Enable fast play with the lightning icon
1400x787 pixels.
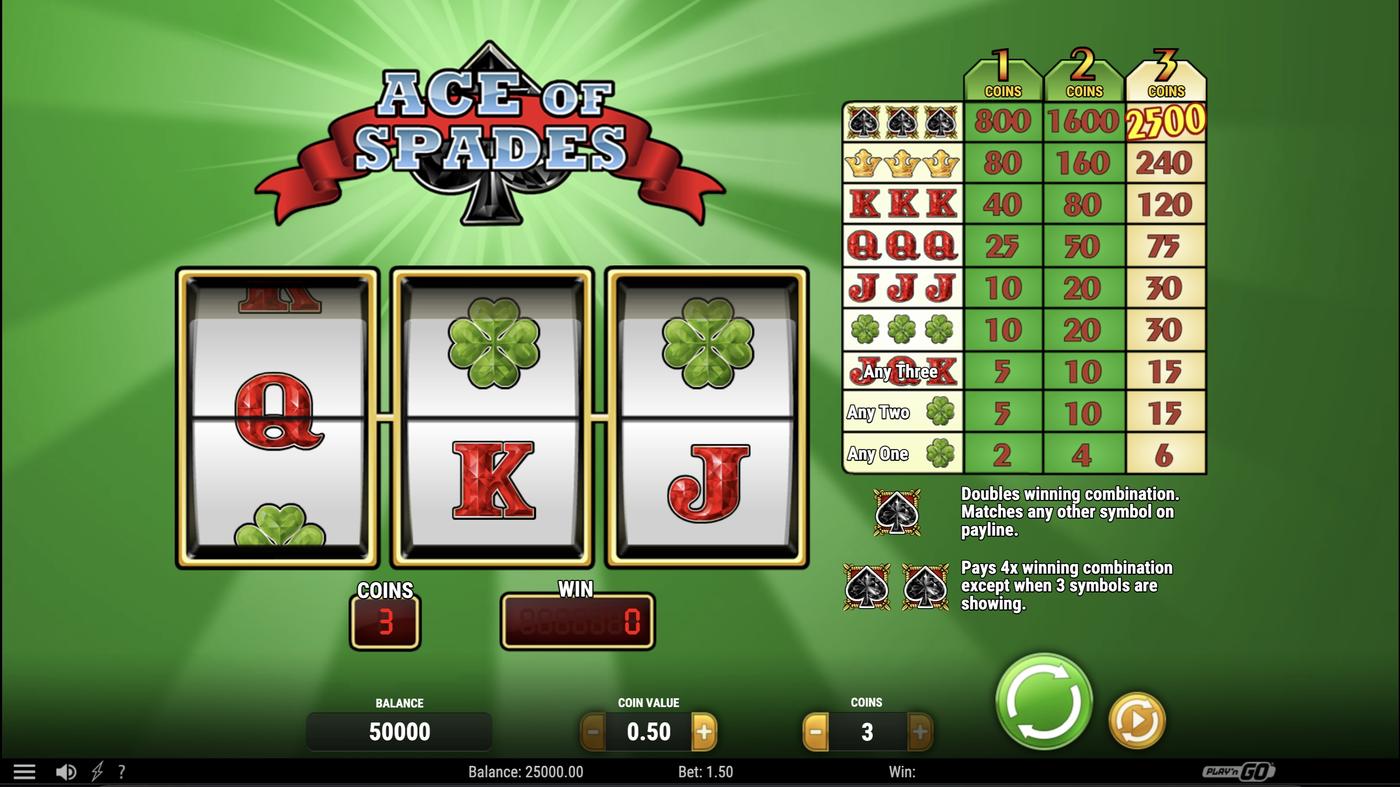point(95,771)
